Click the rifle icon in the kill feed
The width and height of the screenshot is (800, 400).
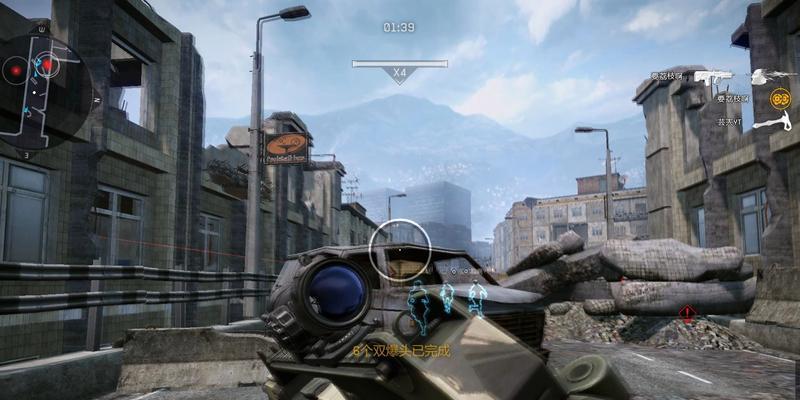coord(714,76)
